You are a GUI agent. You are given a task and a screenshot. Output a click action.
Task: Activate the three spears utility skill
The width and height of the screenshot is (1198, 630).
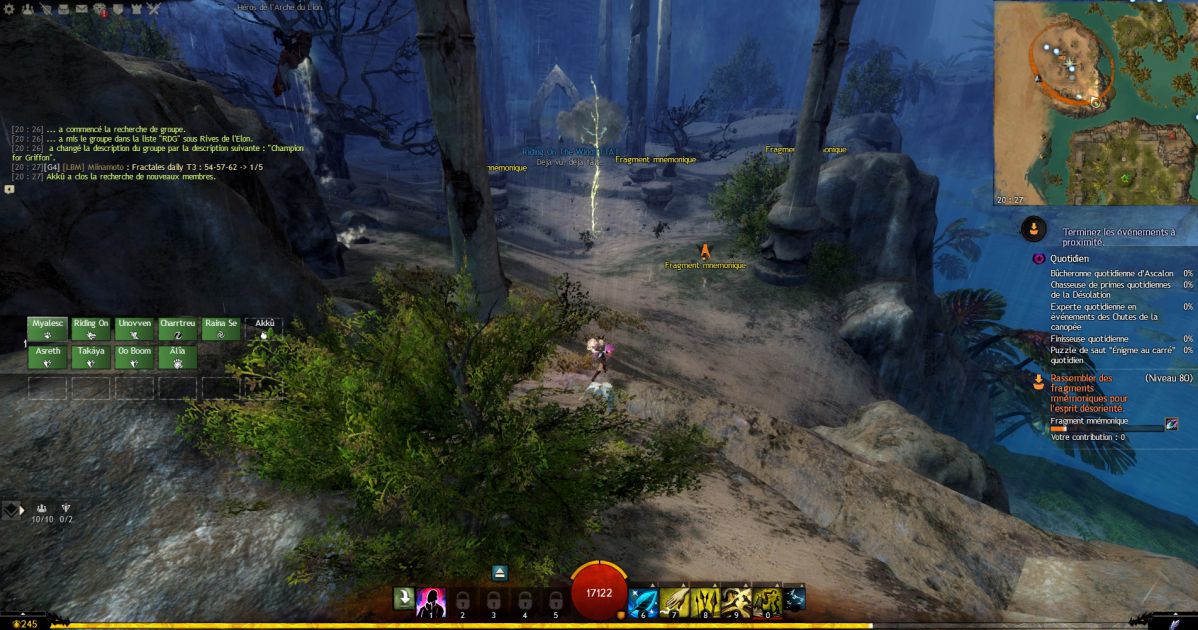click(705, 599)
